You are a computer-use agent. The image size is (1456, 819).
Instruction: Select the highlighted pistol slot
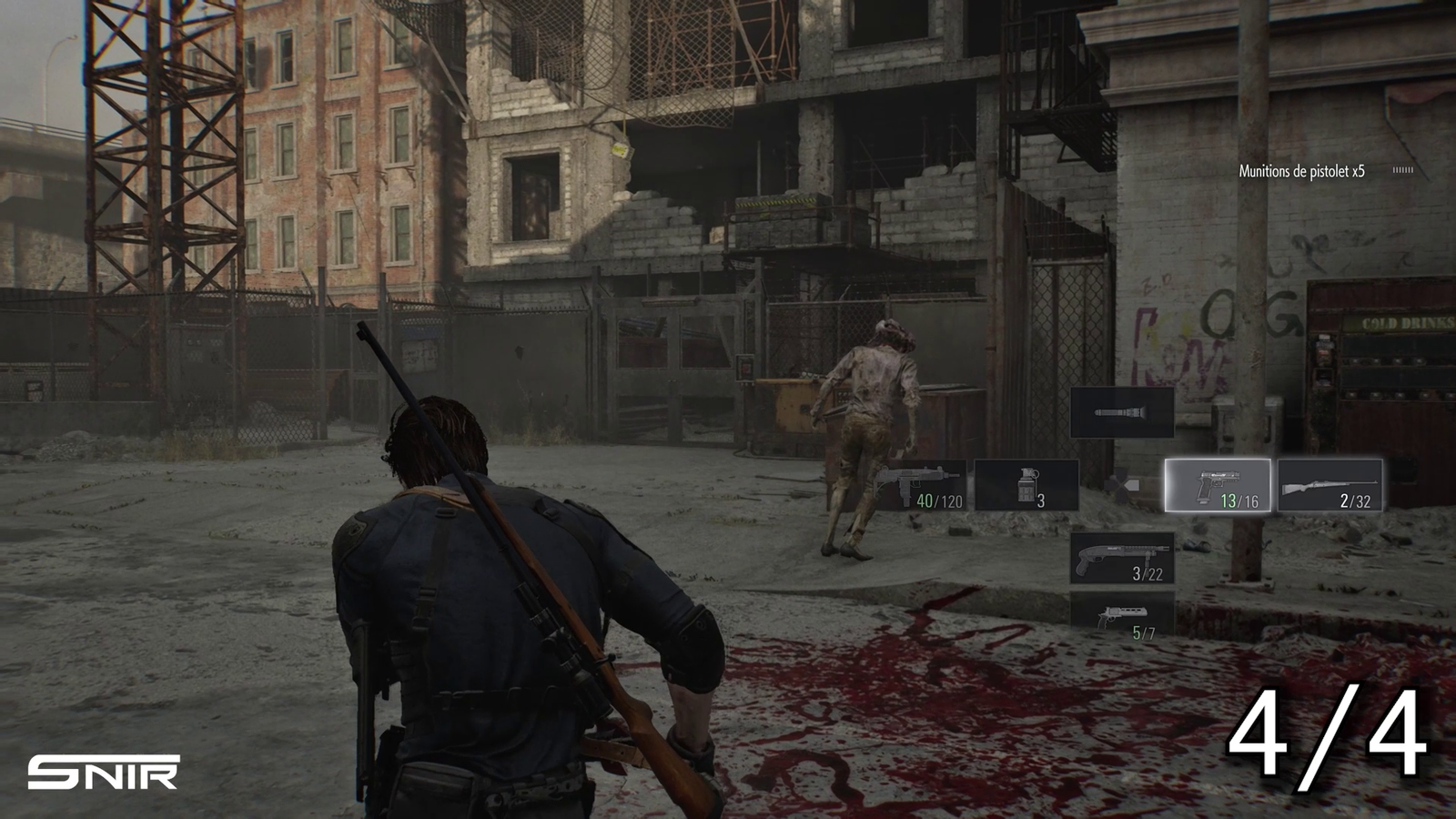(1218, 485)
